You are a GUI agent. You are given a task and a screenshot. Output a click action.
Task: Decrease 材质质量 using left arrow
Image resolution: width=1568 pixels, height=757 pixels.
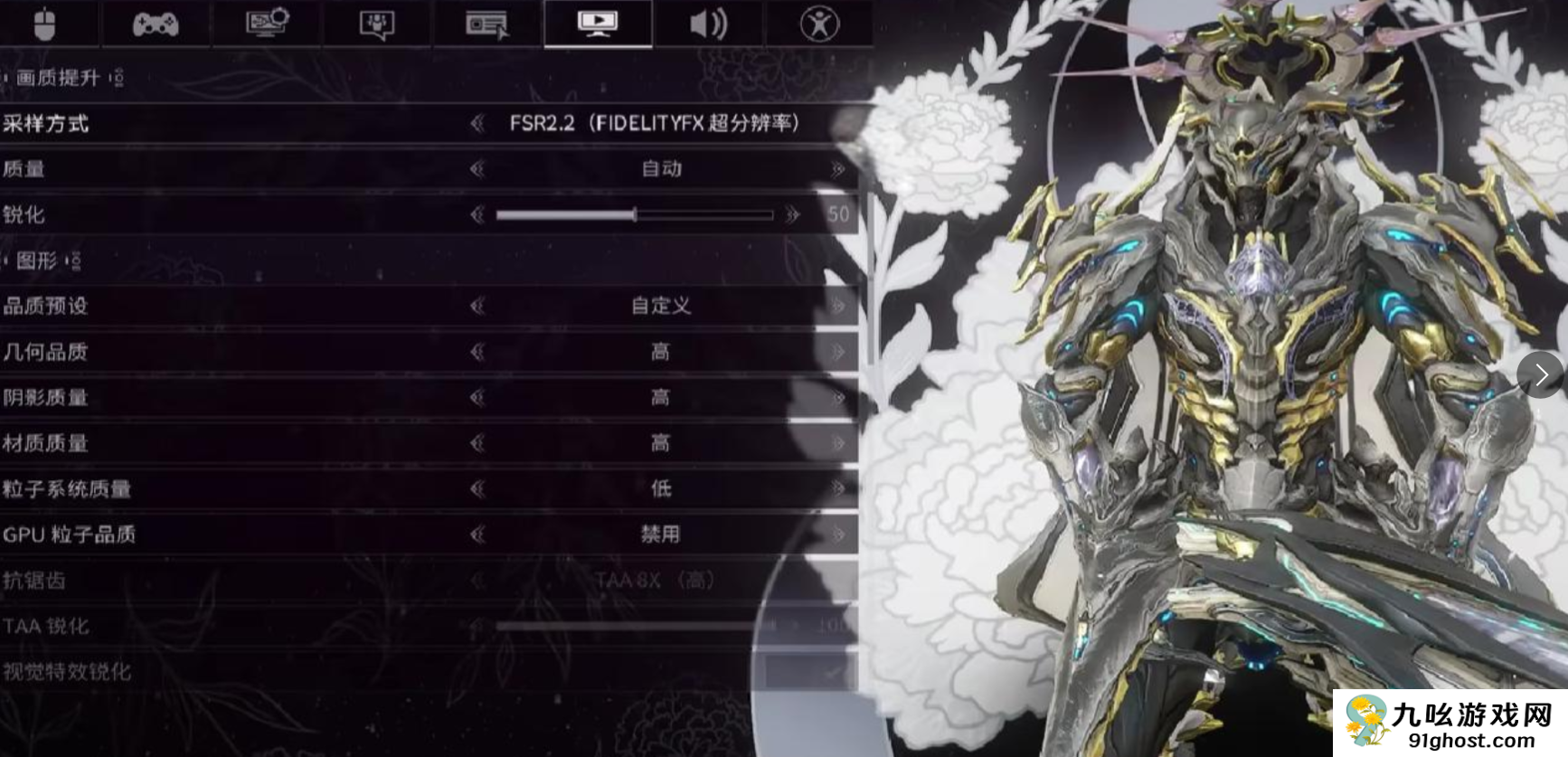(x=475, y=443)
